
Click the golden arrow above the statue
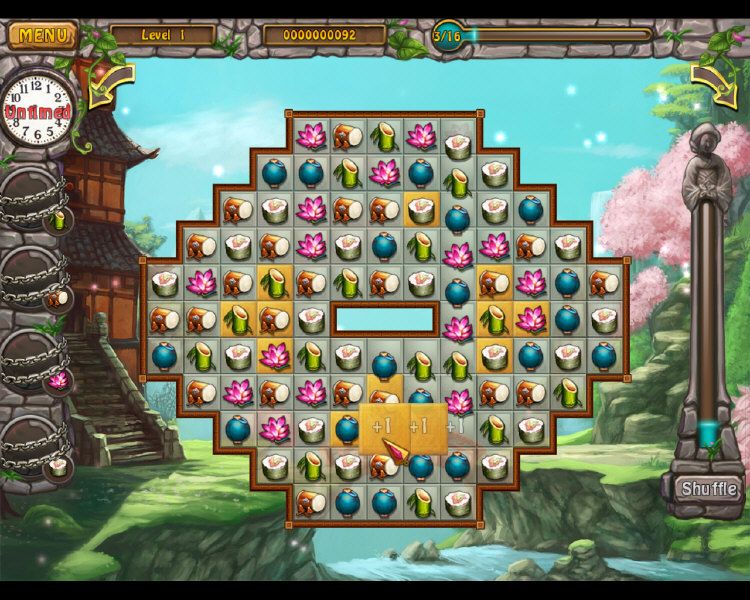point(713,85)
